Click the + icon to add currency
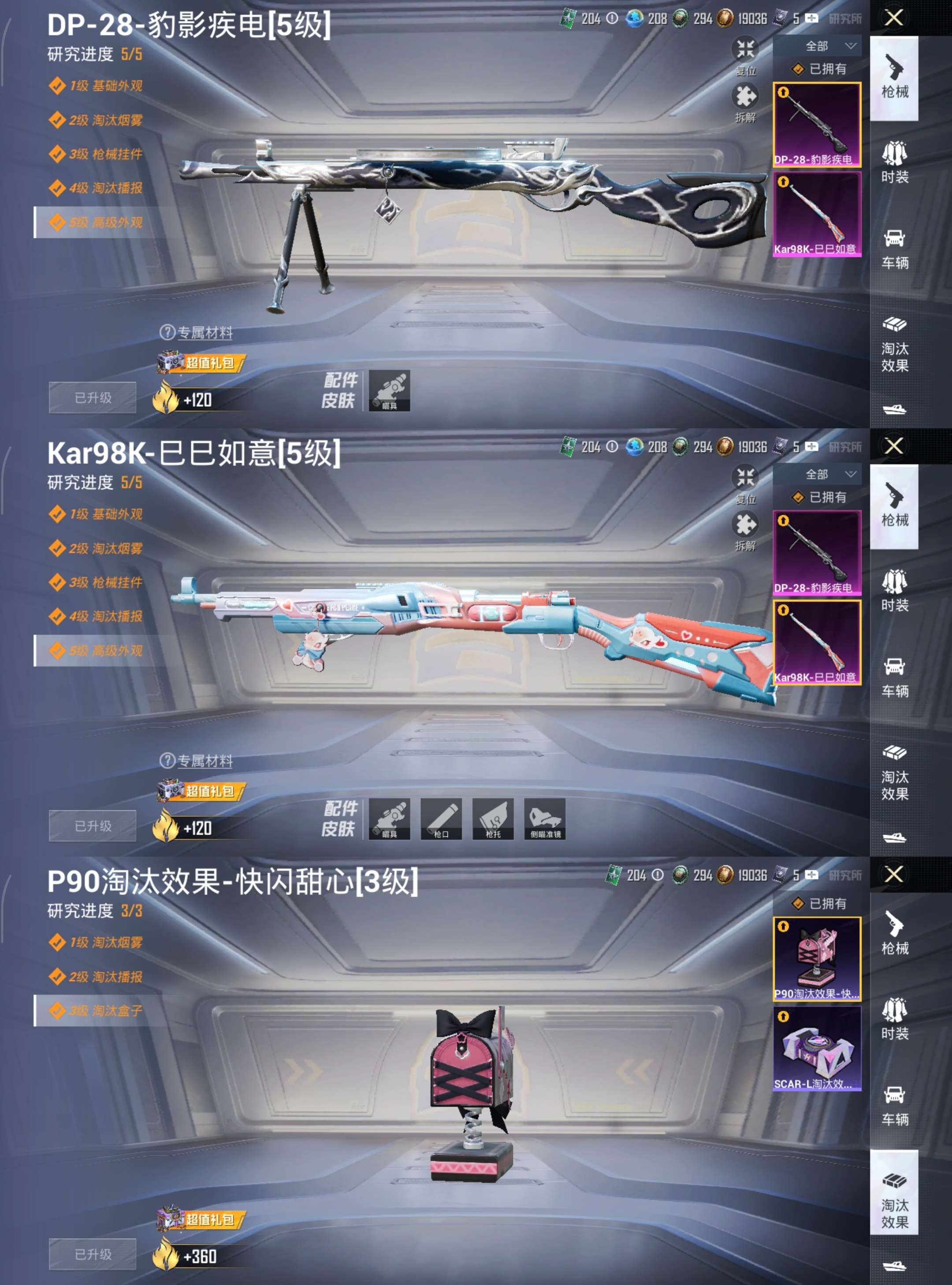952x1285 pixels. click(x=813, y=19)
